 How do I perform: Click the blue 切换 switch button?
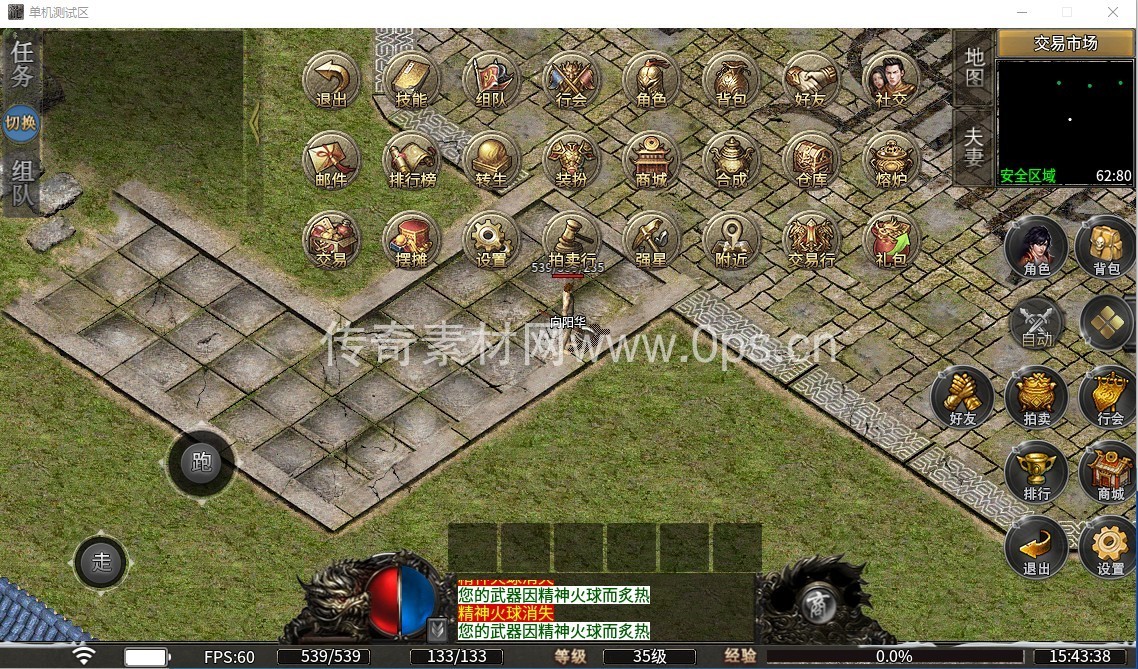[21, 123]
